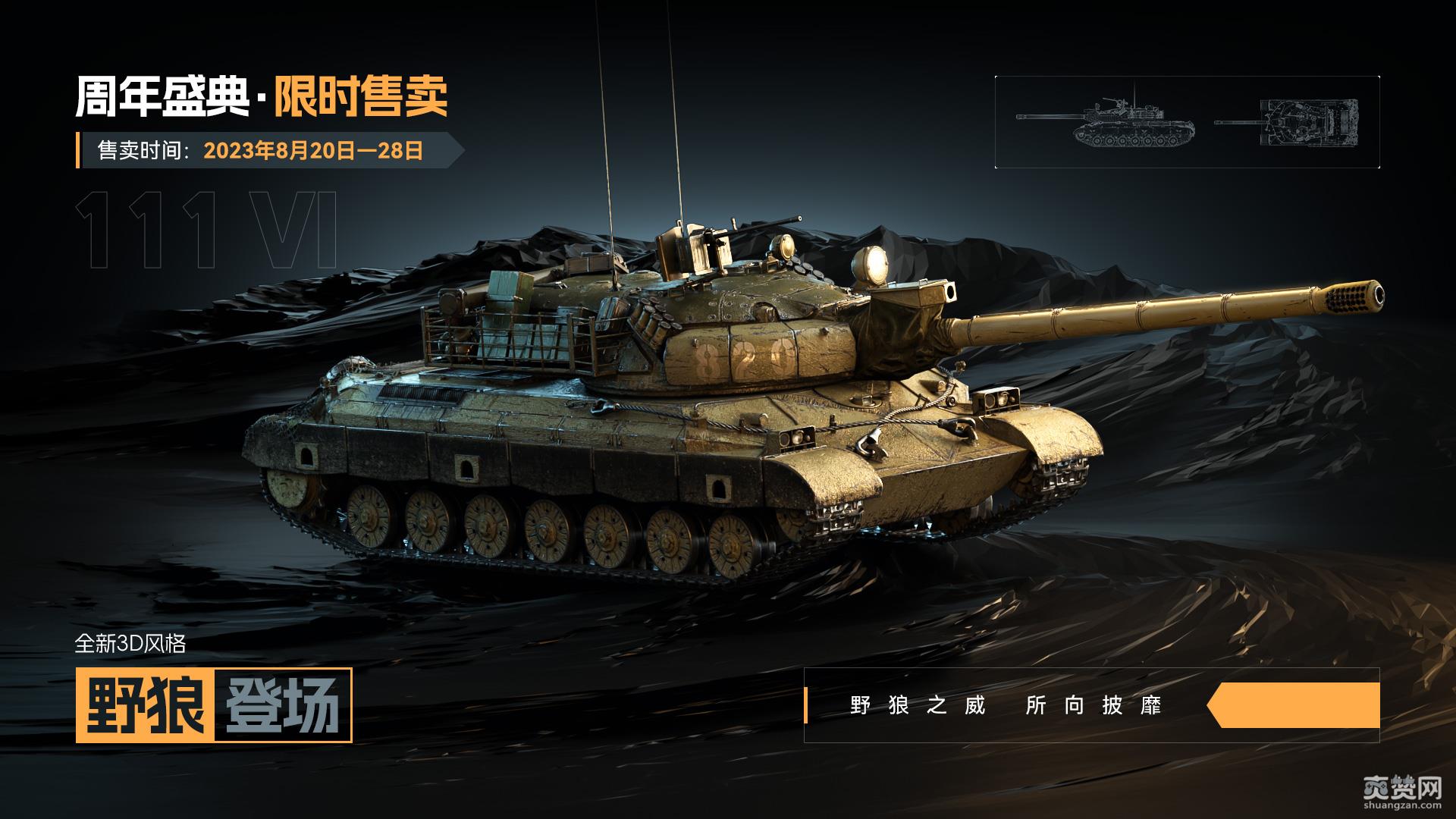
Task: Click the blank orange arrow button
Action: (1295, 704)
